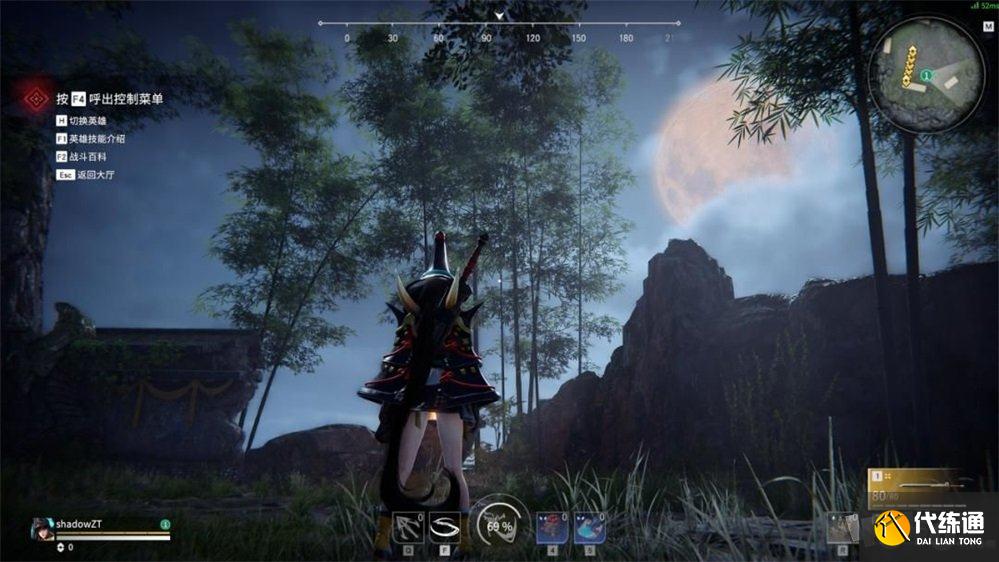999x562 pixels.
Task: Click the red diamond control menu emblem
Action: click(37, 98)
